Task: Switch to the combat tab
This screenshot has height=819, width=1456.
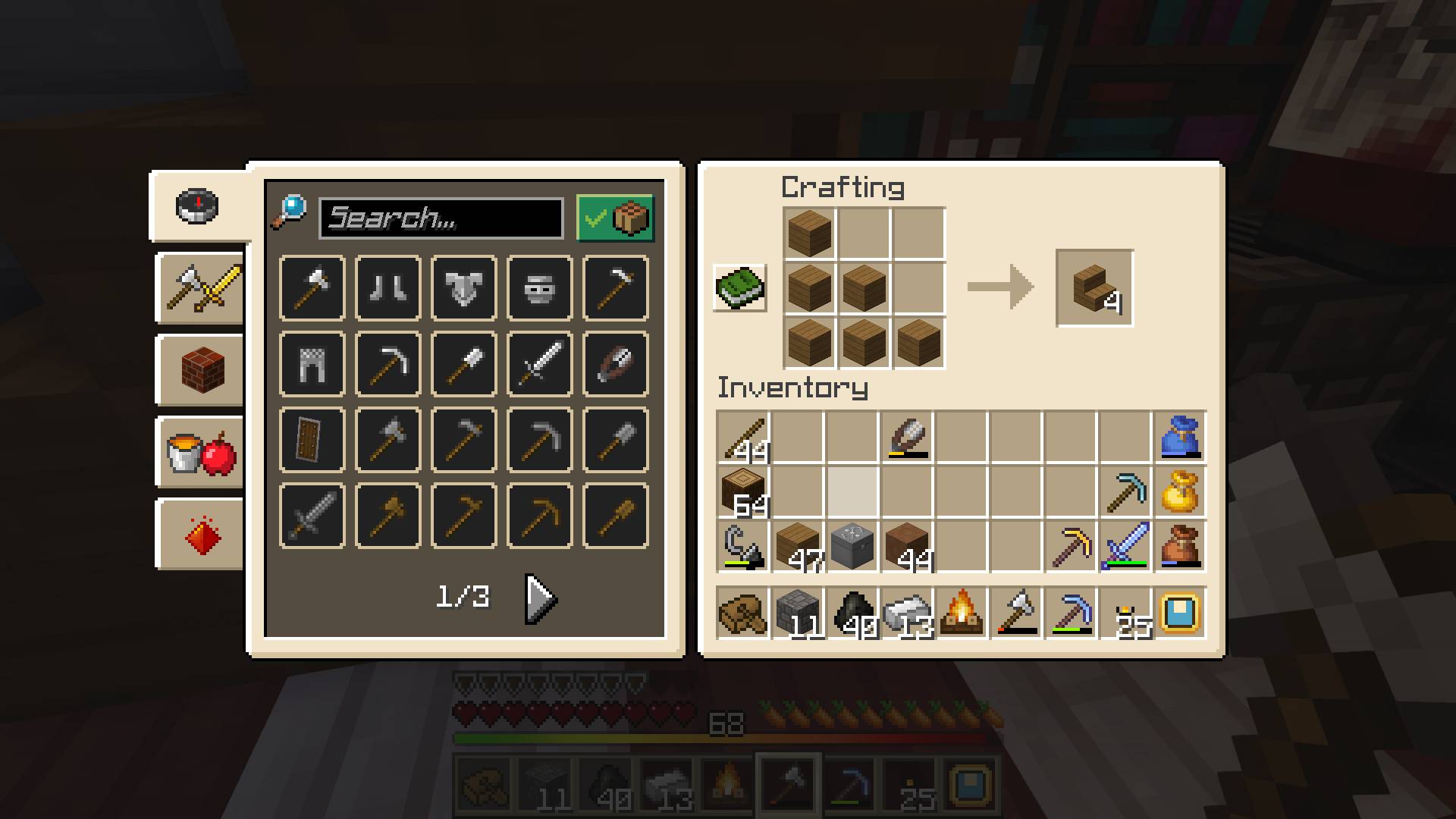Action: (x=199, y=289)
